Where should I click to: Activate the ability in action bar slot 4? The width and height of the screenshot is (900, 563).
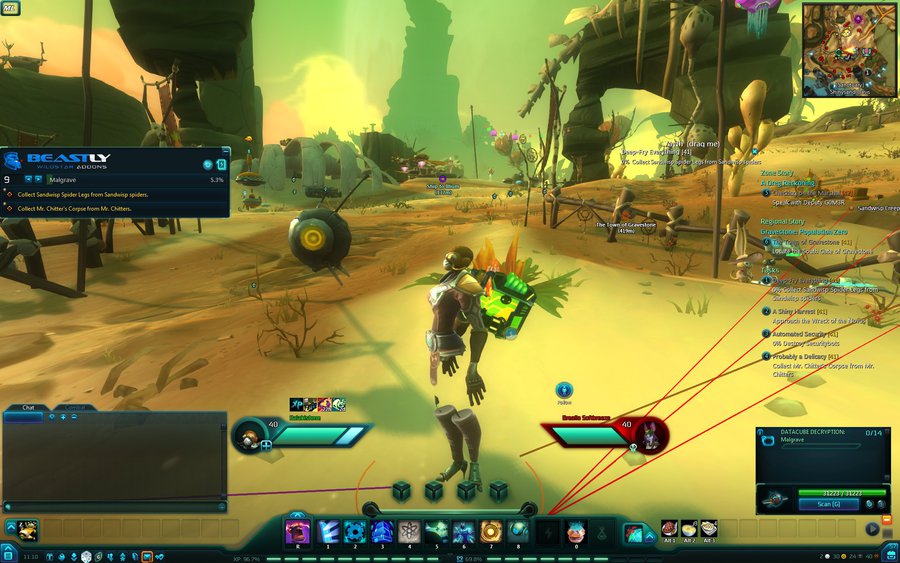(x=409, y=531)
